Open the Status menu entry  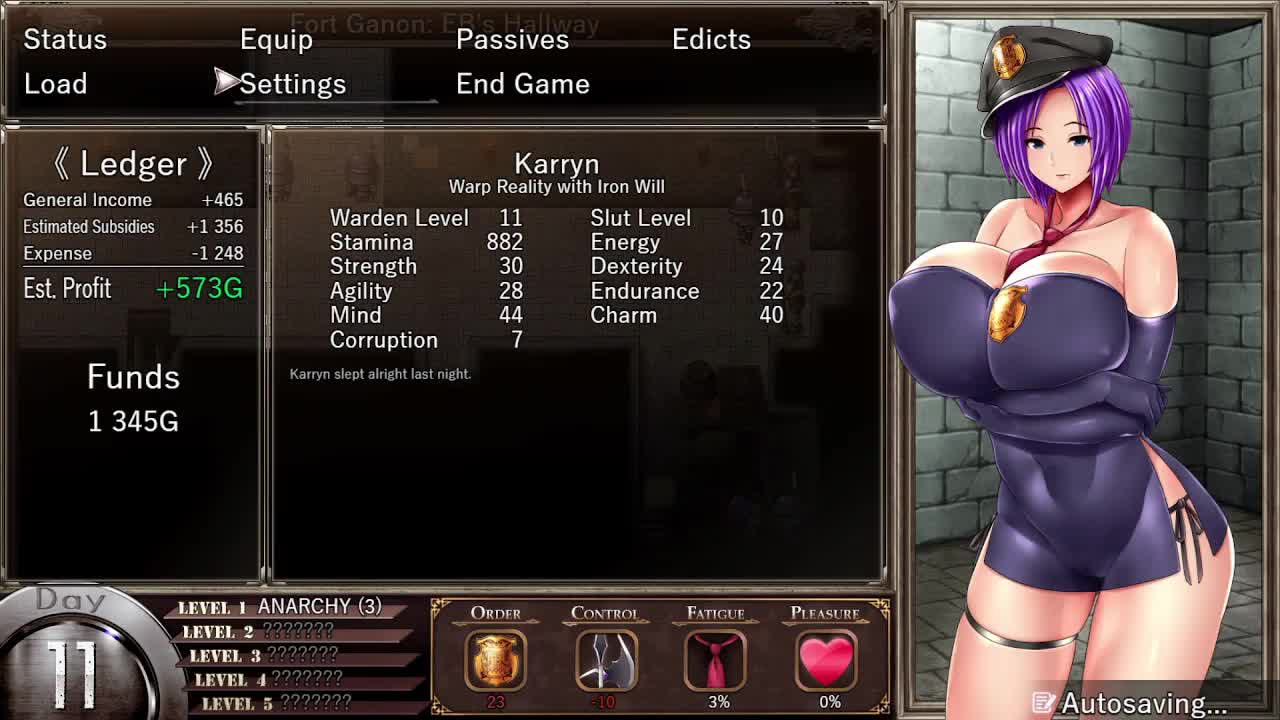point(65,39)
